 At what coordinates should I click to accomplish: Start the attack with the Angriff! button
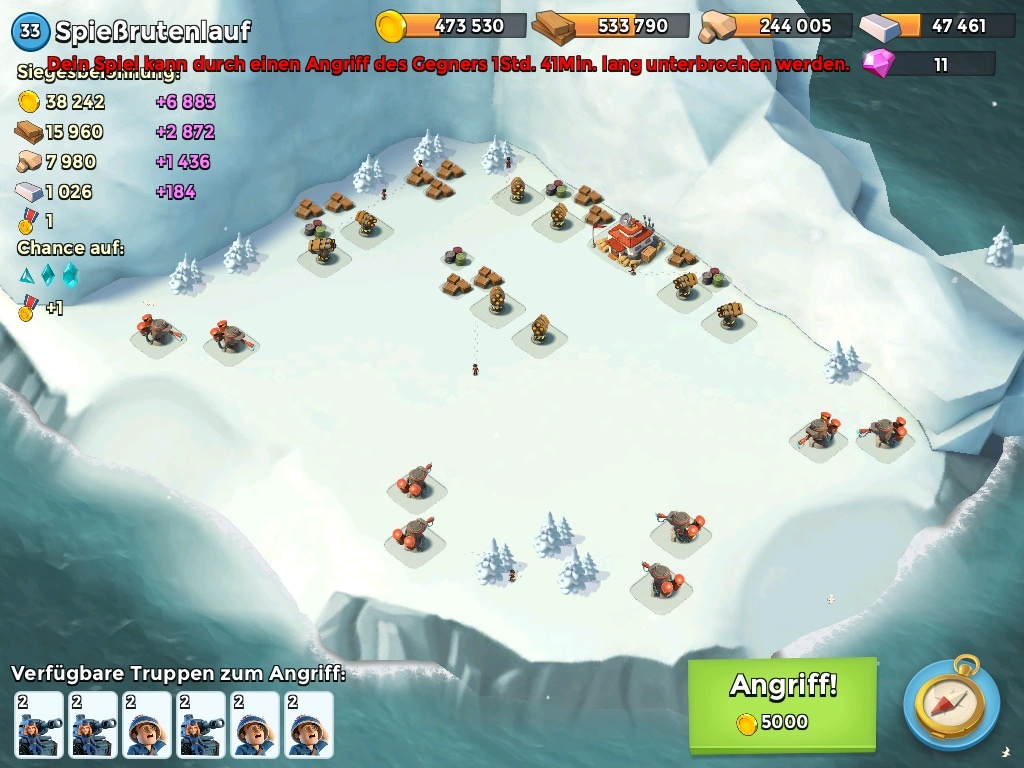coord(782,703)
